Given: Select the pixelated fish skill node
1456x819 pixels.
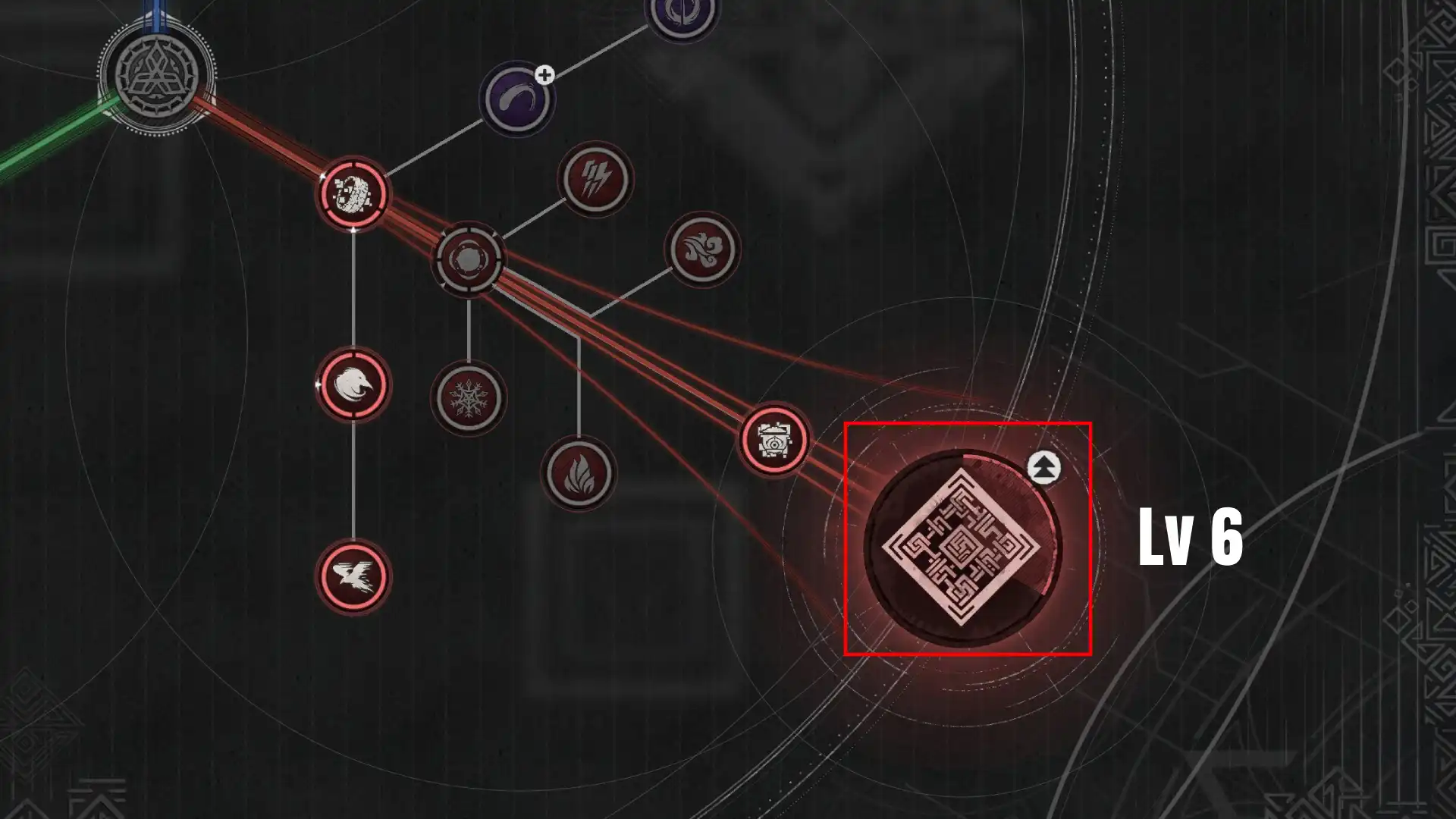Looking at the screenshot, I should (353, 193).
